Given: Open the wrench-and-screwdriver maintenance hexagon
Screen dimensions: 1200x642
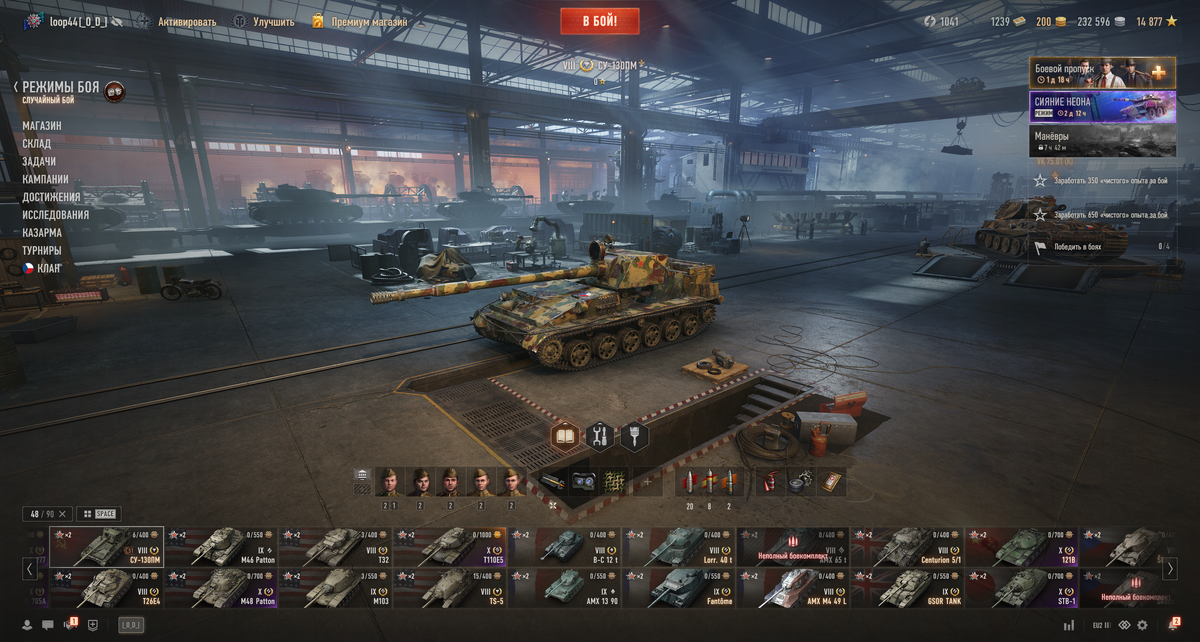Looking at the screenshot, I should click(600, 436).
